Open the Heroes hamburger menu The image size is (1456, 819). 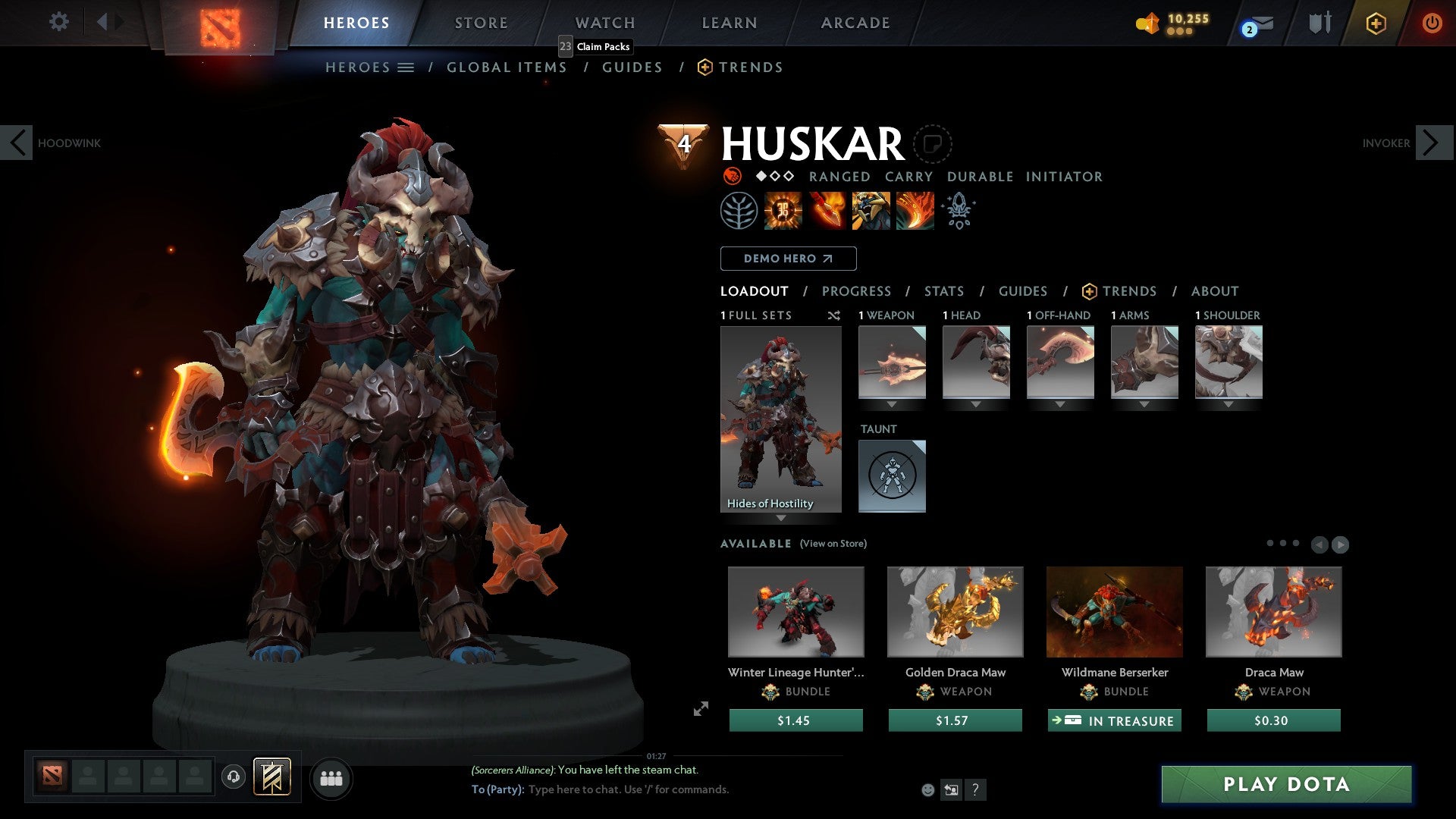pyautogui.click(x=406, y=67)
